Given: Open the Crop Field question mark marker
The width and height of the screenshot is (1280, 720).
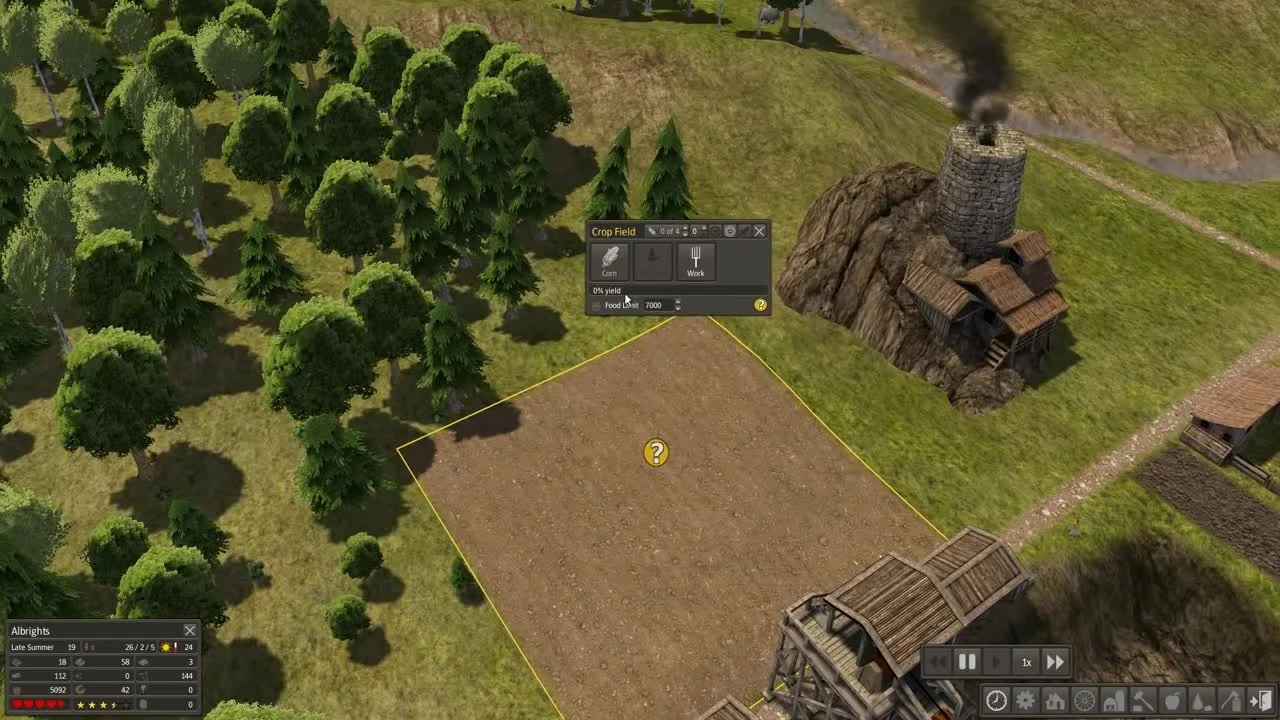Looking at the screenshot, I should tap(655, 453).
